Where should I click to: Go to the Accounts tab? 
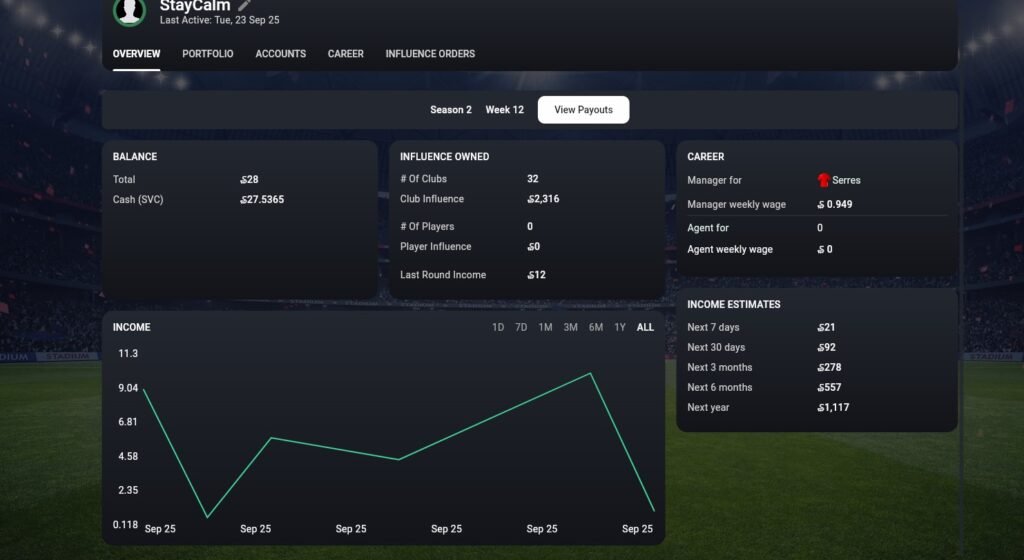281,54
